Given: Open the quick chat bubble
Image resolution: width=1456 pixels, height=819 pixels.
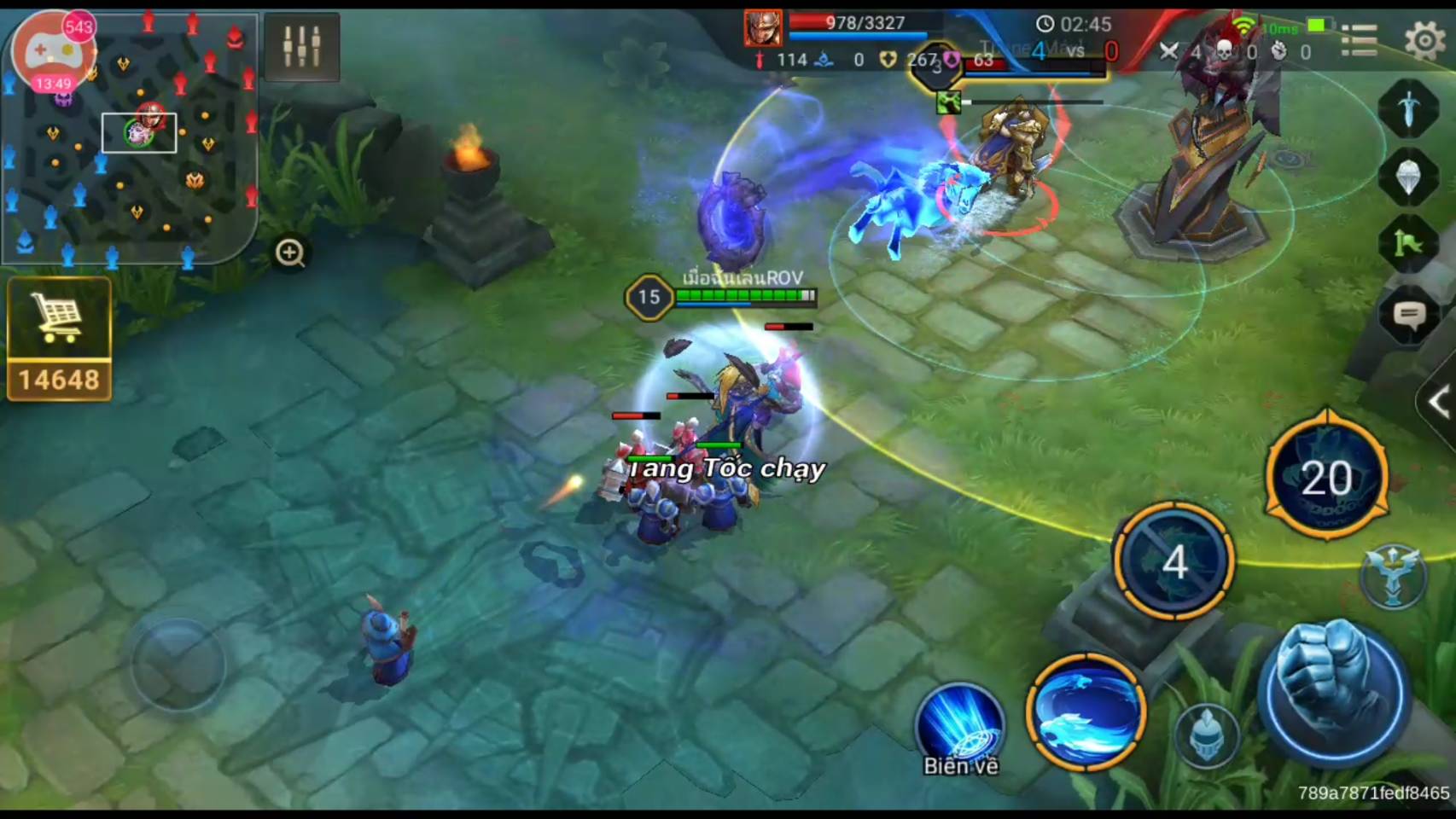Looking at the screenshot, I should 1409,317.
